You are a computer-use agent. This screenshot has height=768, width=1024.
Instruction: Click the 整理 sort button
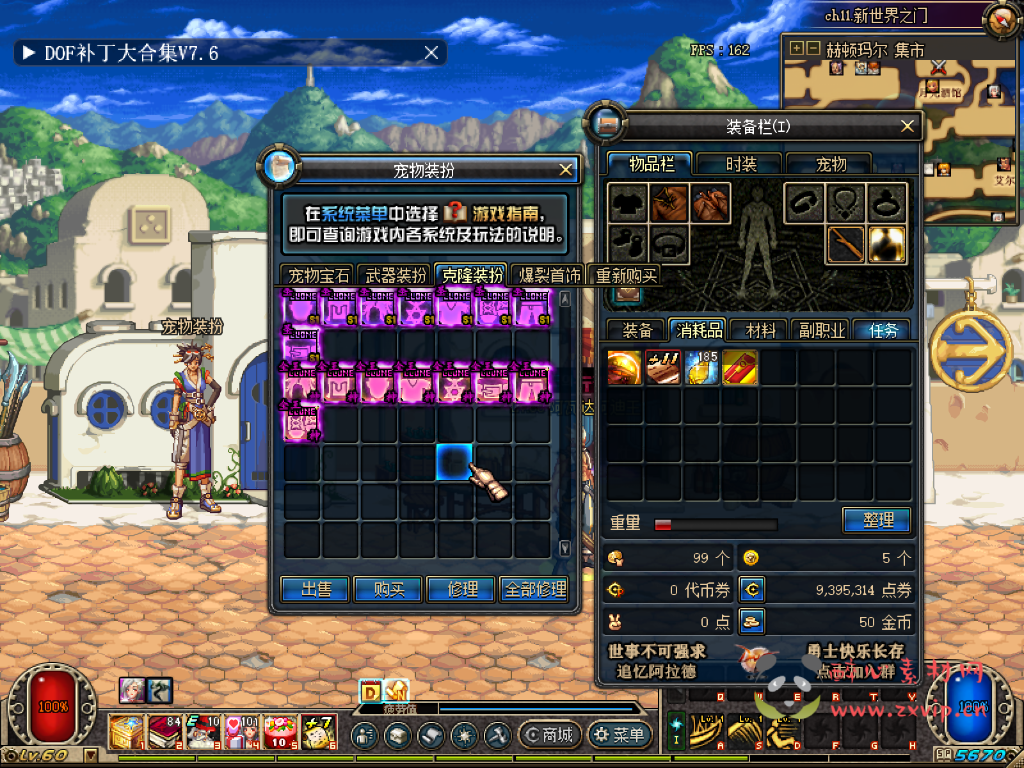click(876, 520)
